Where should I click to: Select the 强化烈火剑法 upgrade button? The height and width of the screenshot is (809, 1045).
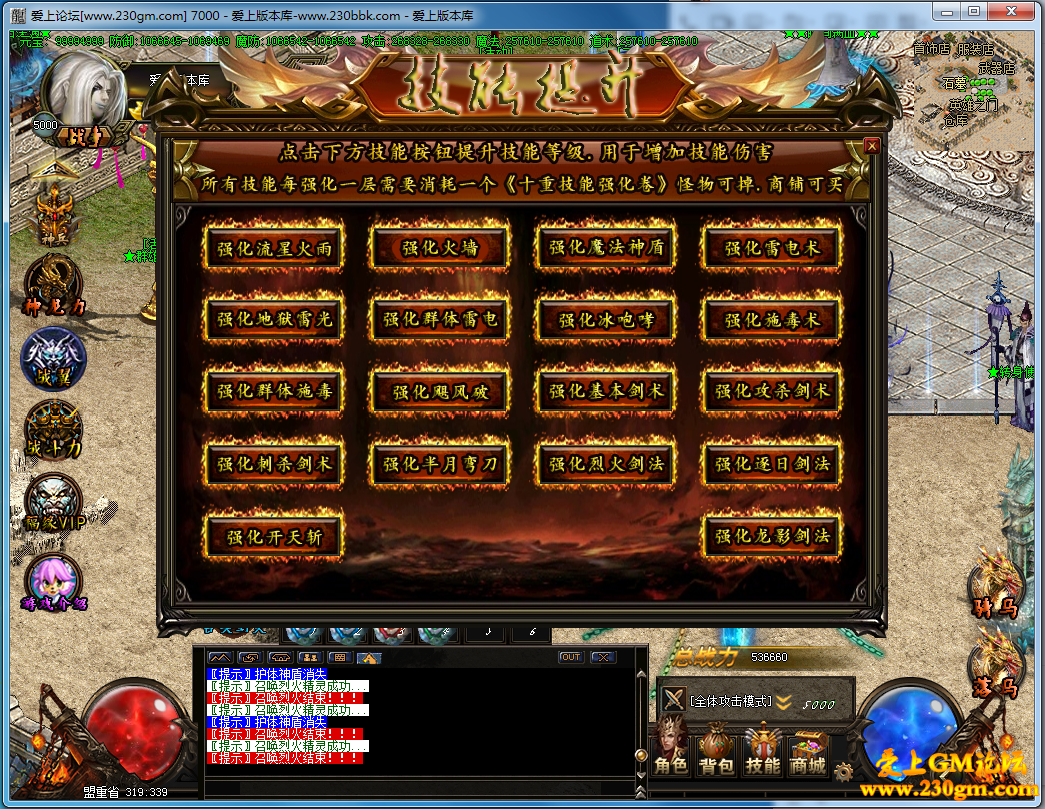pyautogui.click(x=606, y=464)
